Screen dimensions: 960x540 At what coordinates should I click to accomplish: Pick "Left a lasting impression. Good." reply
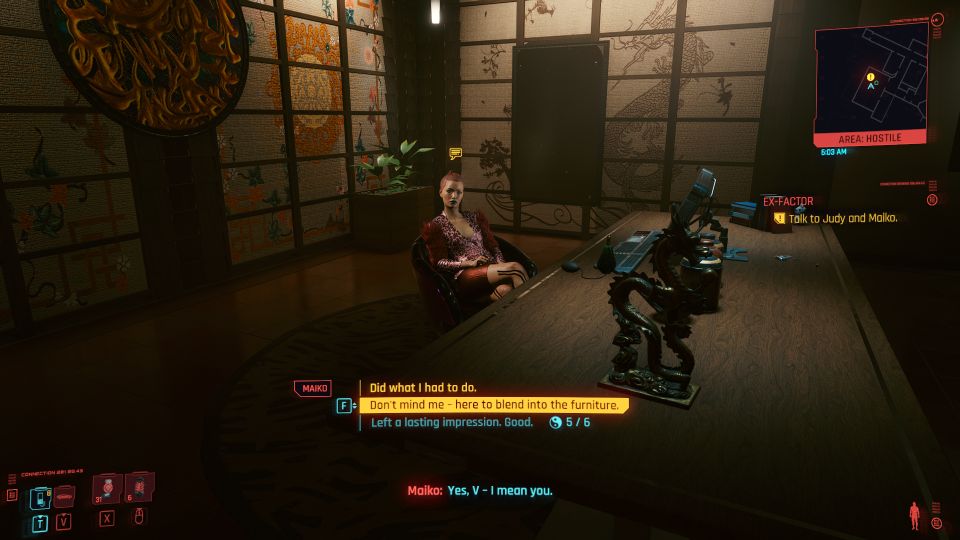[x=451, y=422]
